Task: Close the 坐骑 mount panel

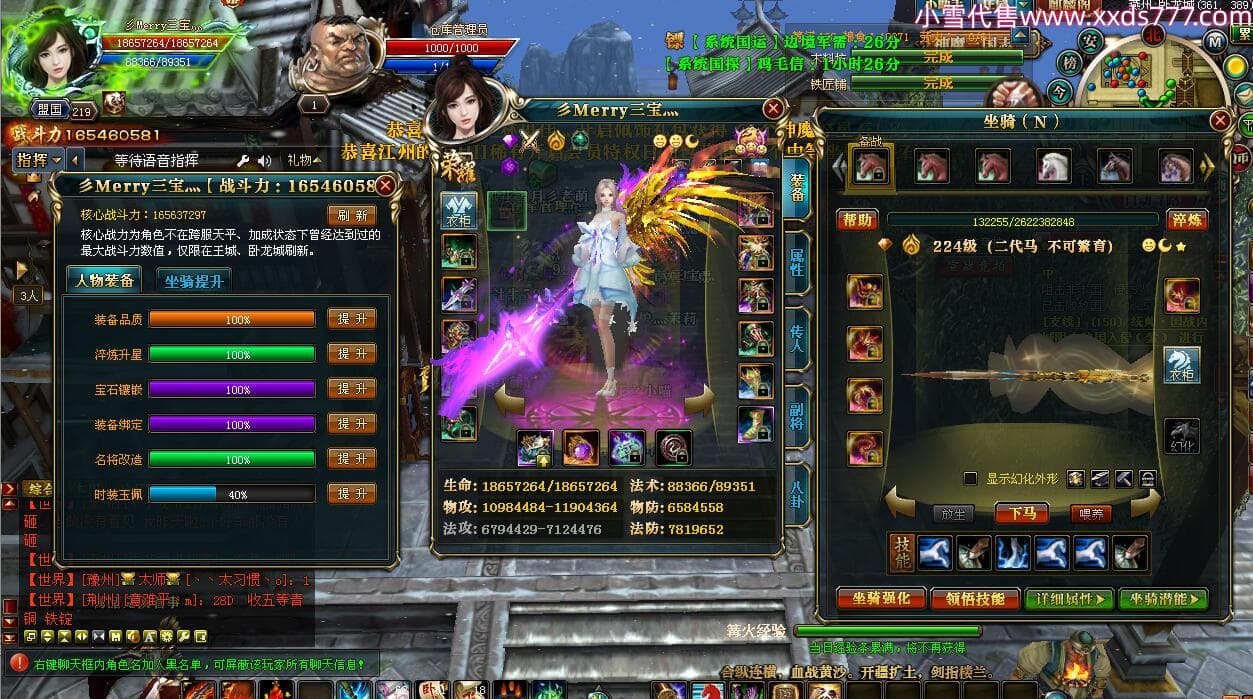Action: 1220,121
